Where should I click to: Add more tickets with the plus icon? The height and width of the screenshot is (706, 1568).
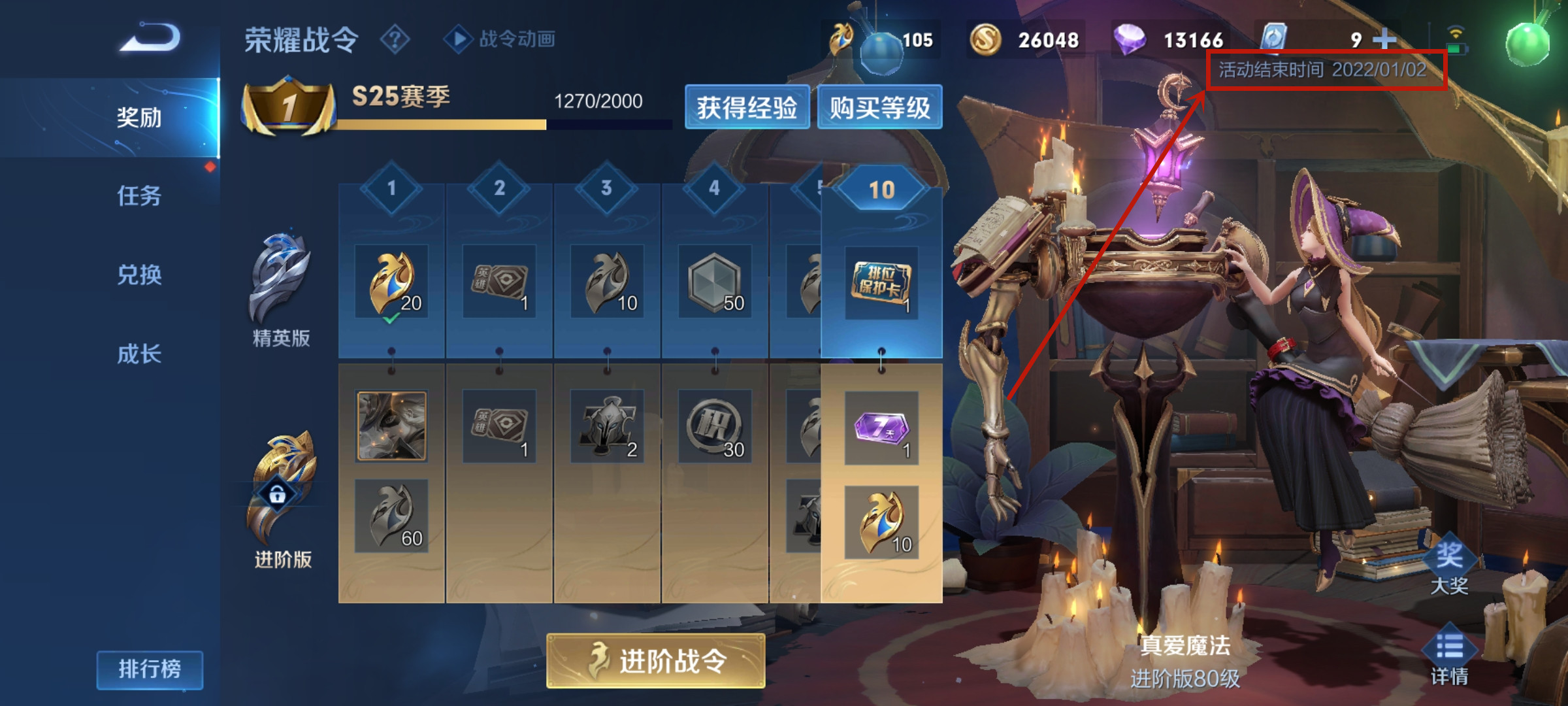(x=1384, y=40)
